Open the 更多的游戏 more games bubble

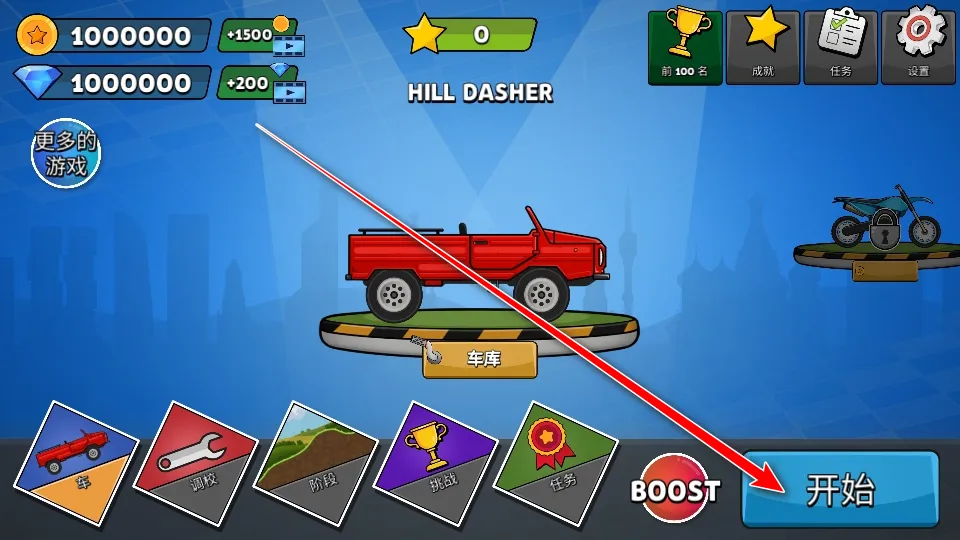(x=67, y=154)
